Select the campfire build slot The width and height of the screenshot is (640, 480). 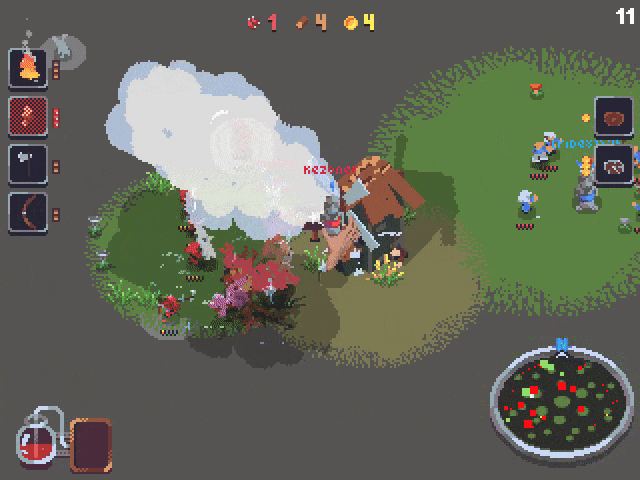point(28,68)
